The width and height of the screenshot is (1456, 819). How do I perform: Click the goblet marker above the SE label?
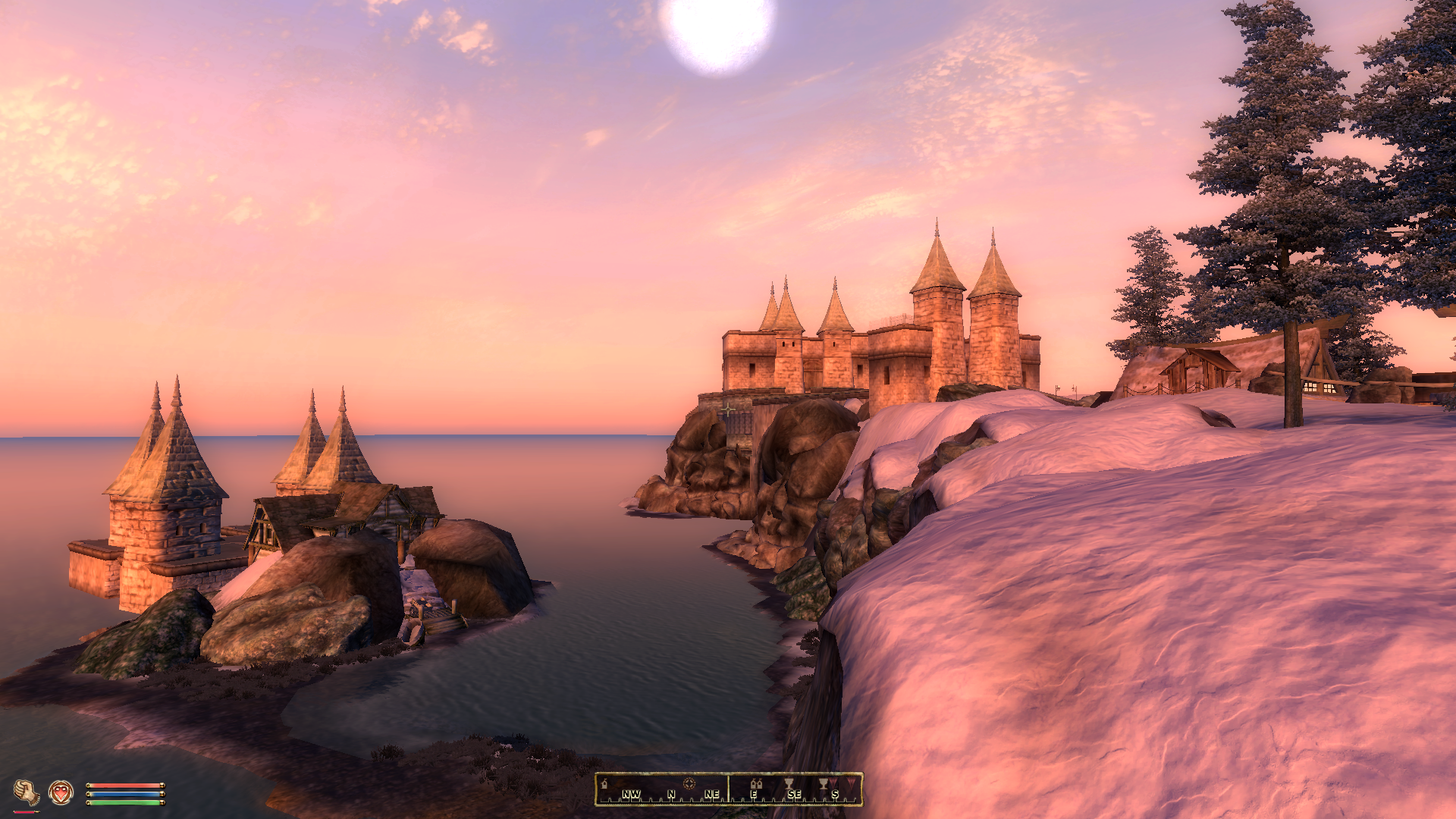pos(789,783)
